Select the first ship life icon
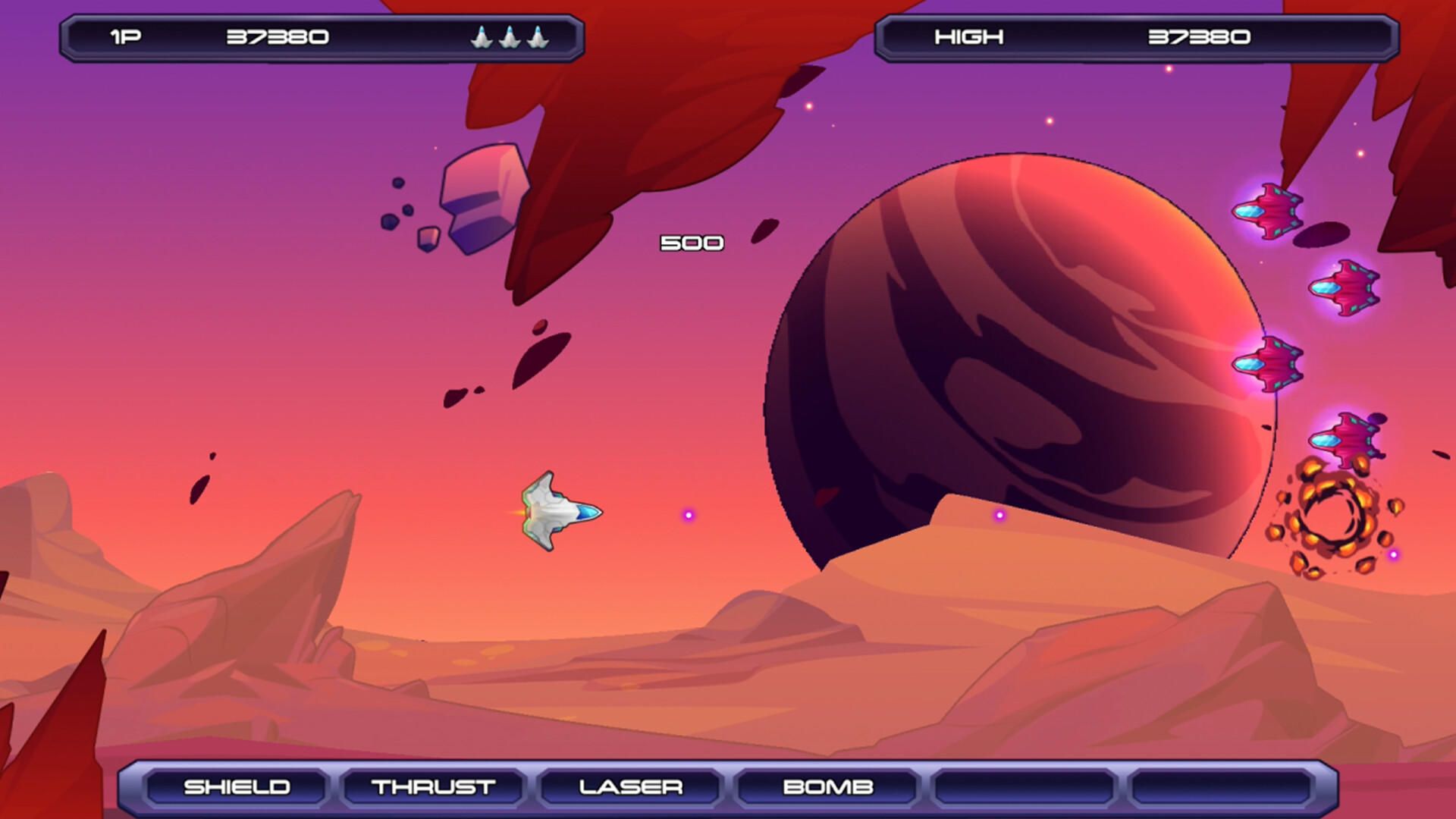Screen dimensions: 1456x819 (x=482, y=36)
